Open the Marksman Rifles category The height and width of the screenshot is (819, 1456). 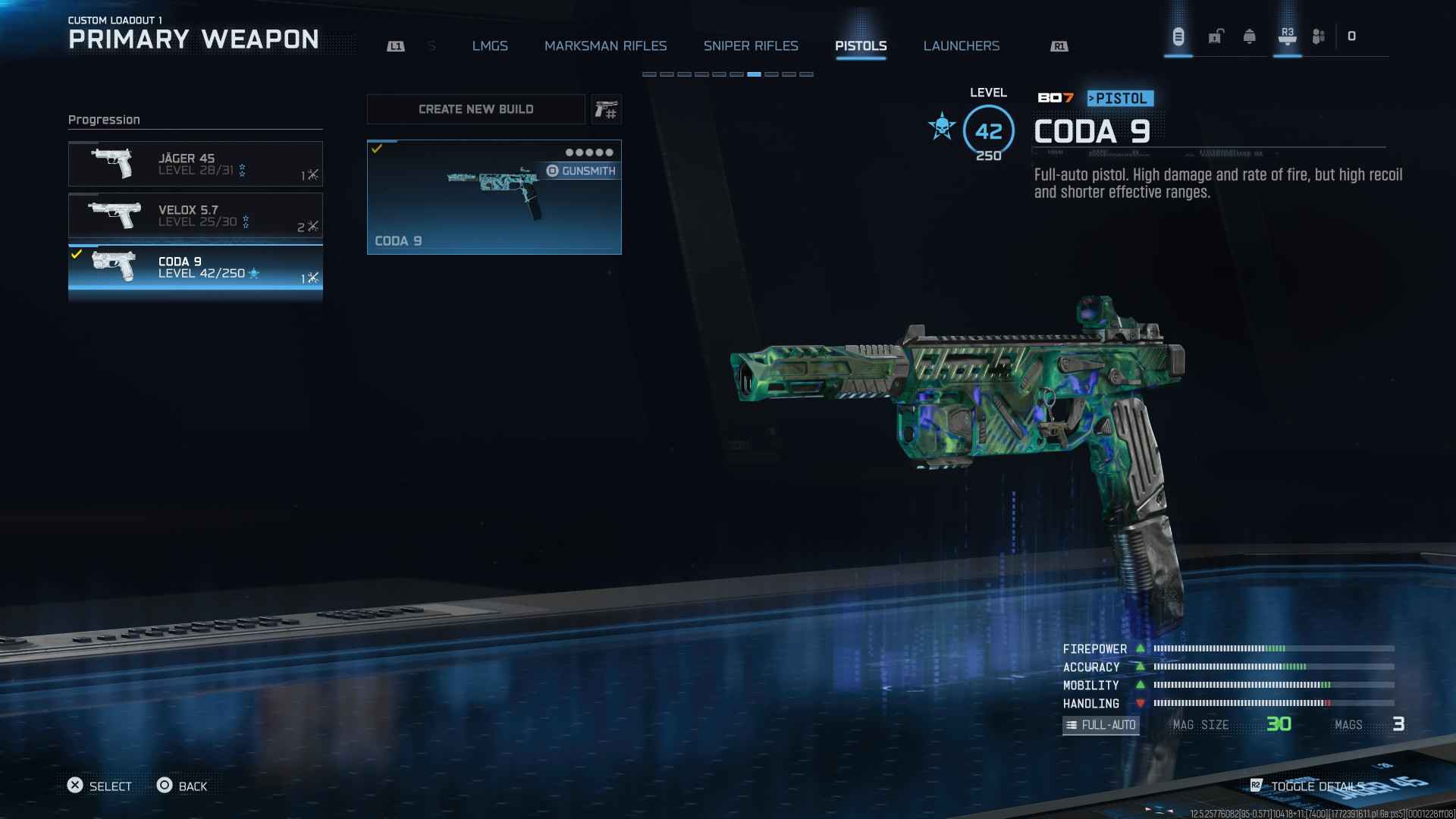click(x=605, y=46)
